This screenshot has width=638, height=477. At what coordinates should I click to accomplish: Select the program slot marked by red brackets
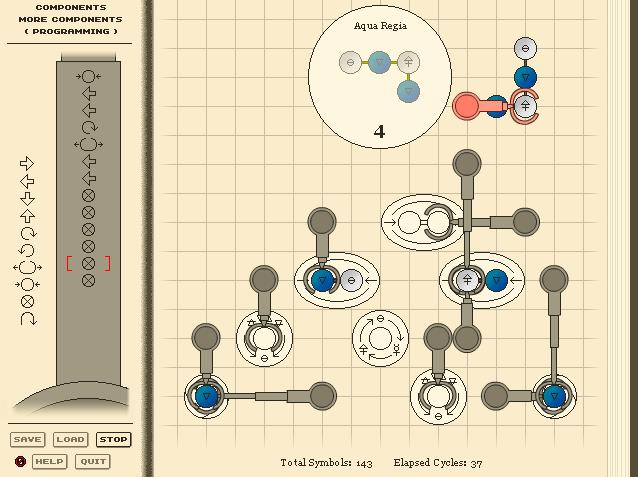[x=88, y=263]
